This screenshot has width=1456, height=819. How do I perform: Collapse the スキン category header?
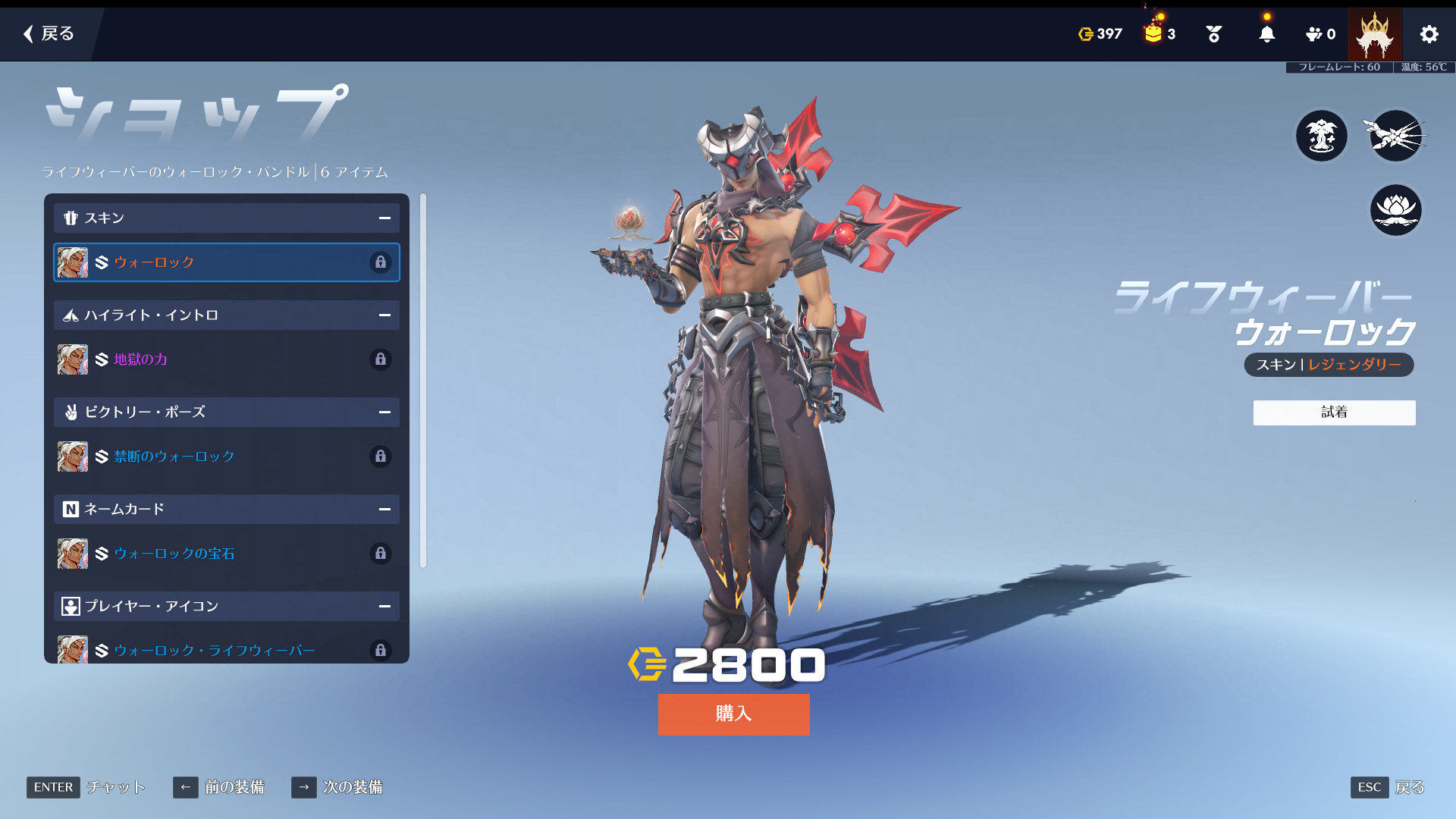coord(384,218)
